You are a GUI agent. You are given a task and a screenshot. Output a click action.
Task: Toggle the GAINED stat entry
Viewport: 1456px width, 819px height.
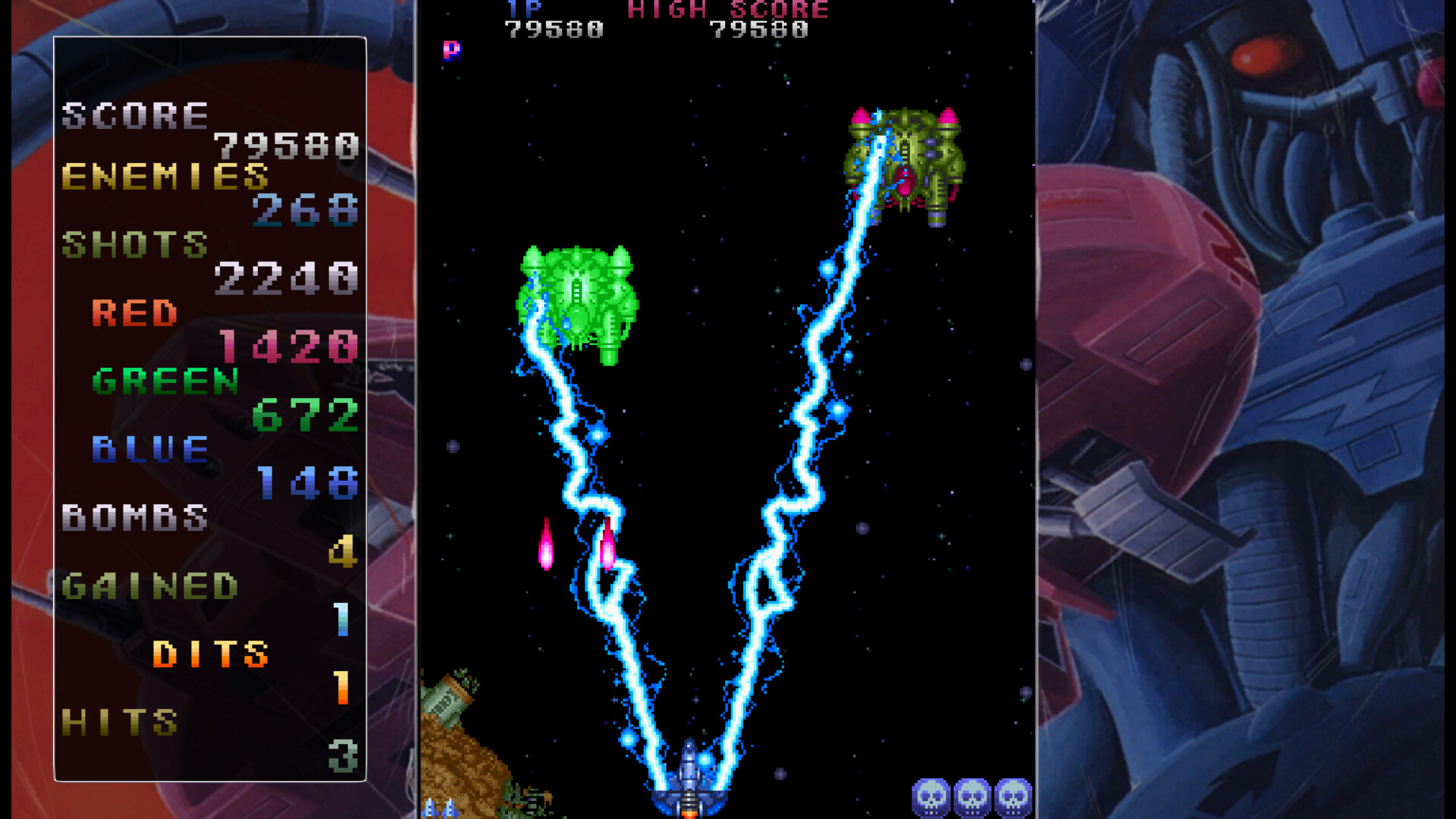(x=149, y=585)
